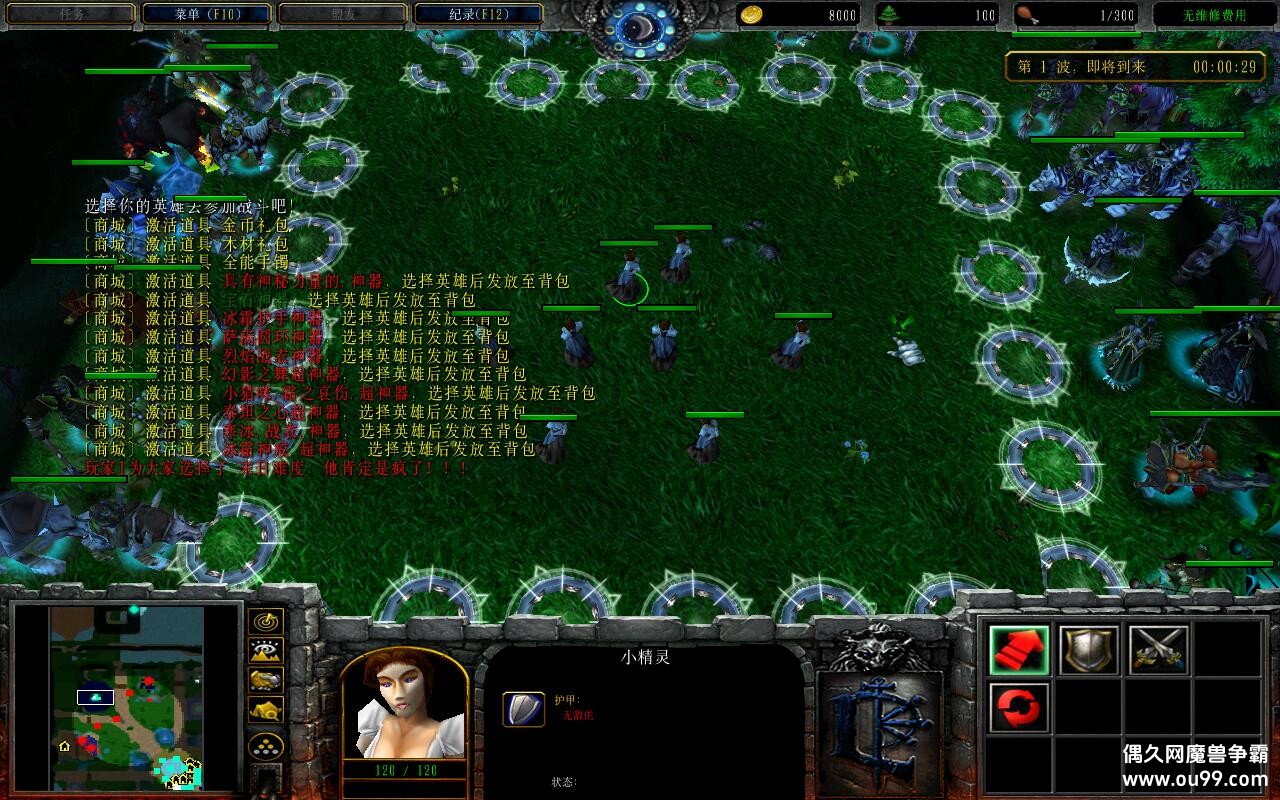Open the 纪录 (F12) log
The width and height of the screenshot is (1280, 800).
tap(478, 14)
